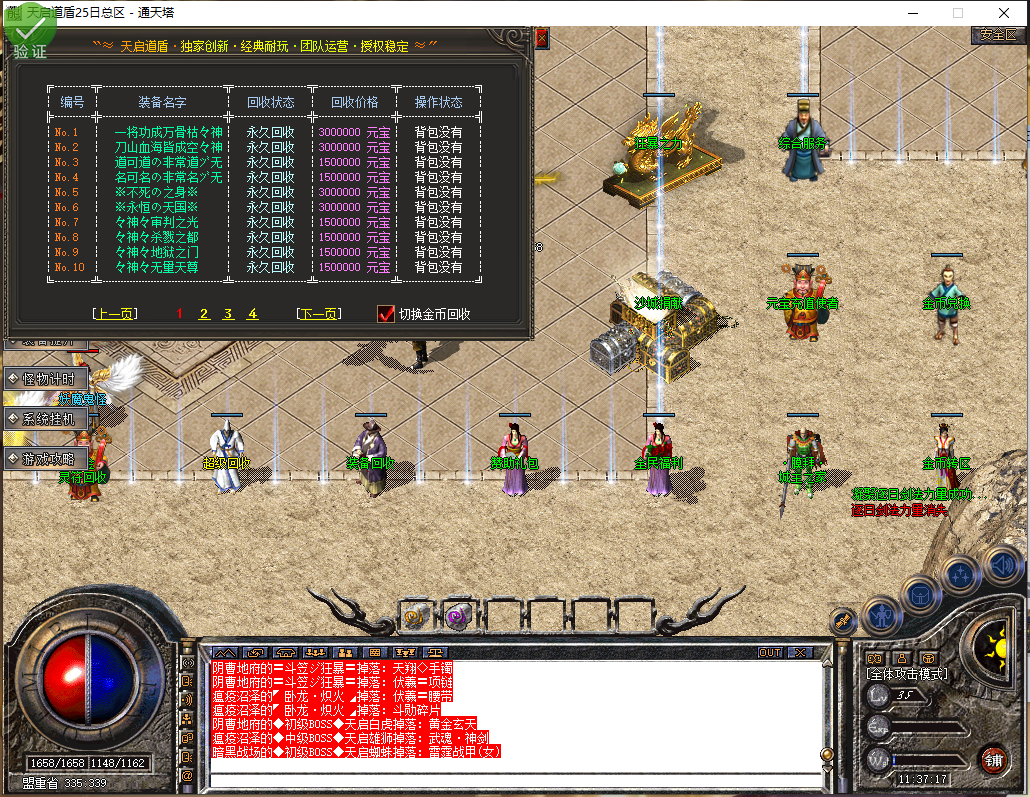Open the round 铺 shop button

coord(993,758)
